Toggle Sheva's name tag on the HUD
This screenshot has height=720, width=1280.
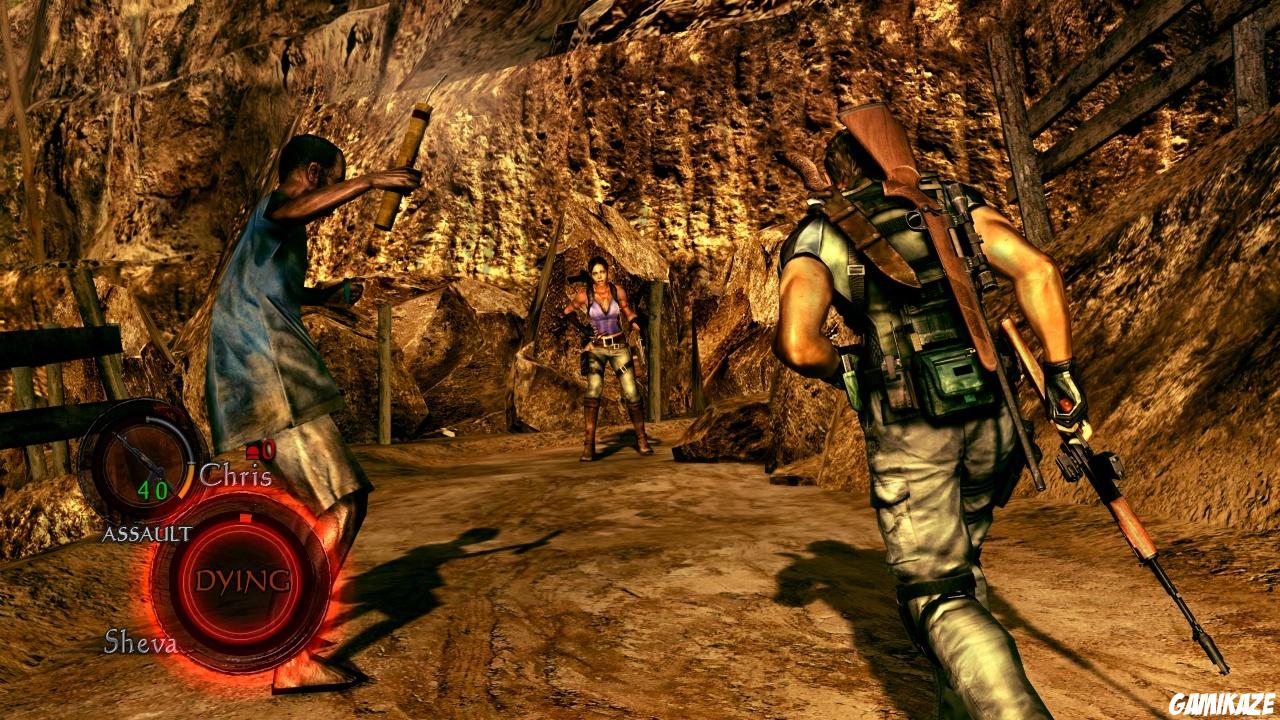point(140,640)
